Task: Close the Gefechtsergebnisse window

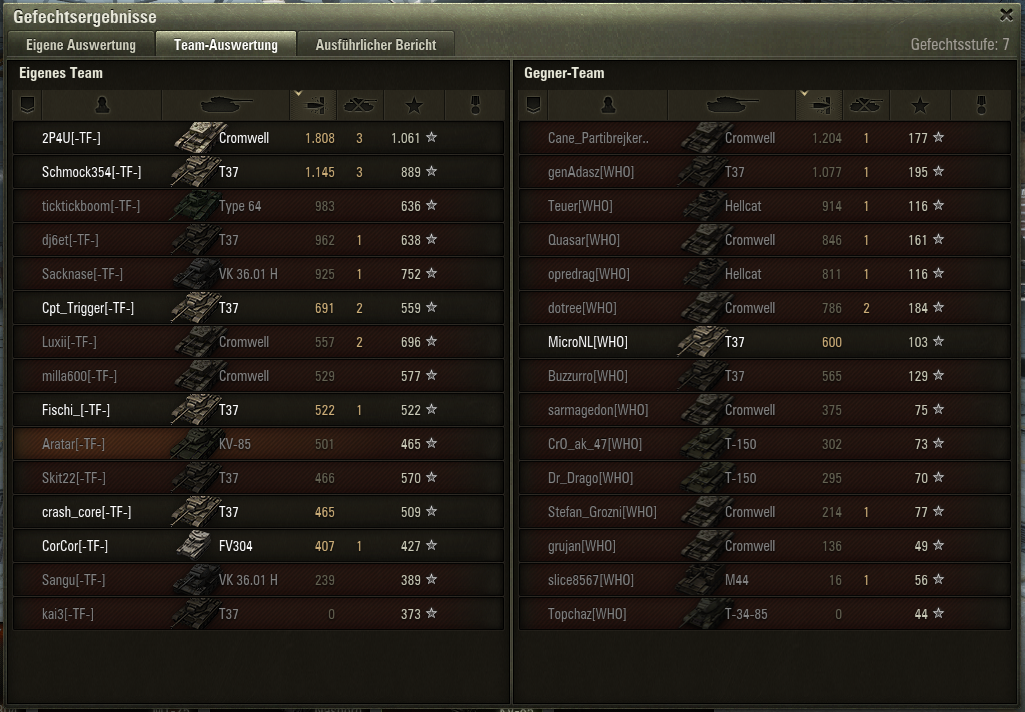Action: coord(1006,15)
